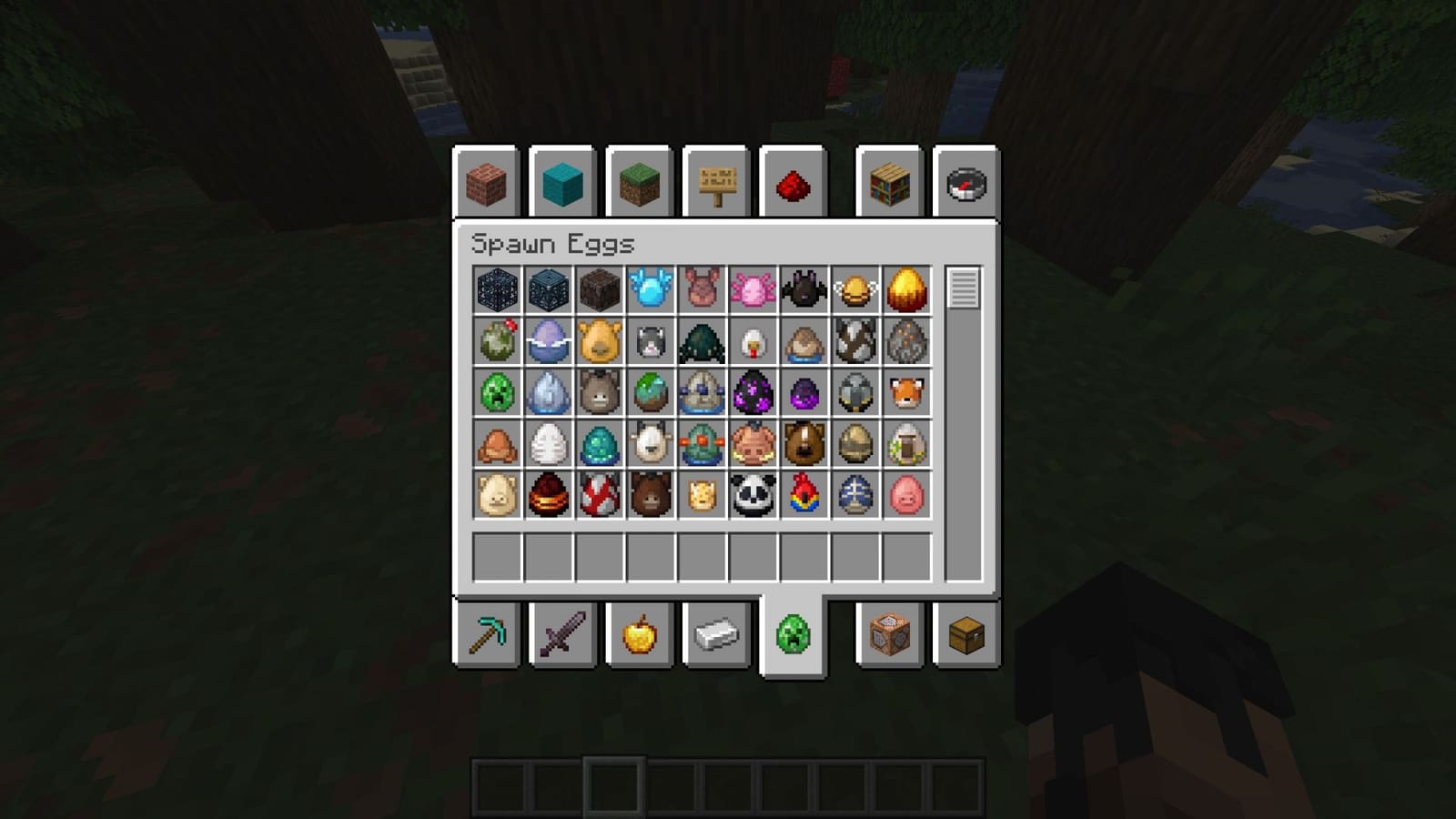Select the Bat spawn egg

coord(804,291)
